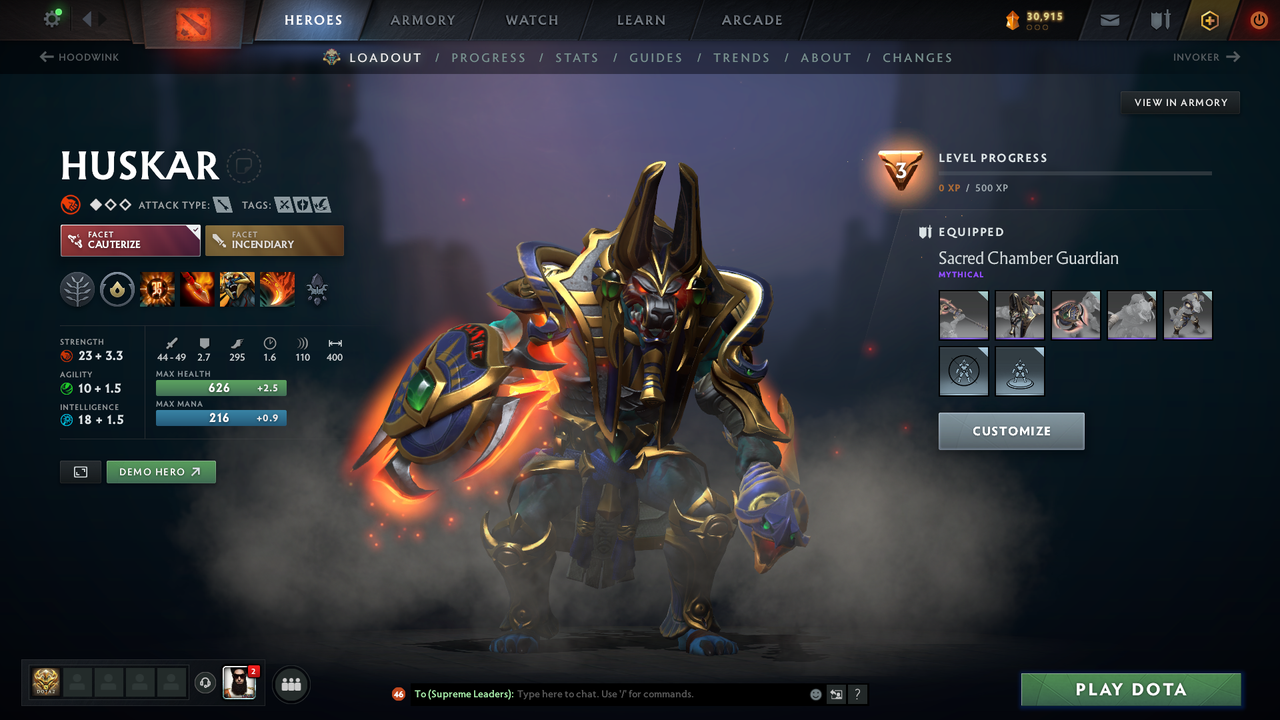This screenshot has height=720, width=1280.
Task: Open the armory shield and sword icon
Action: (x=1160, y=20)
